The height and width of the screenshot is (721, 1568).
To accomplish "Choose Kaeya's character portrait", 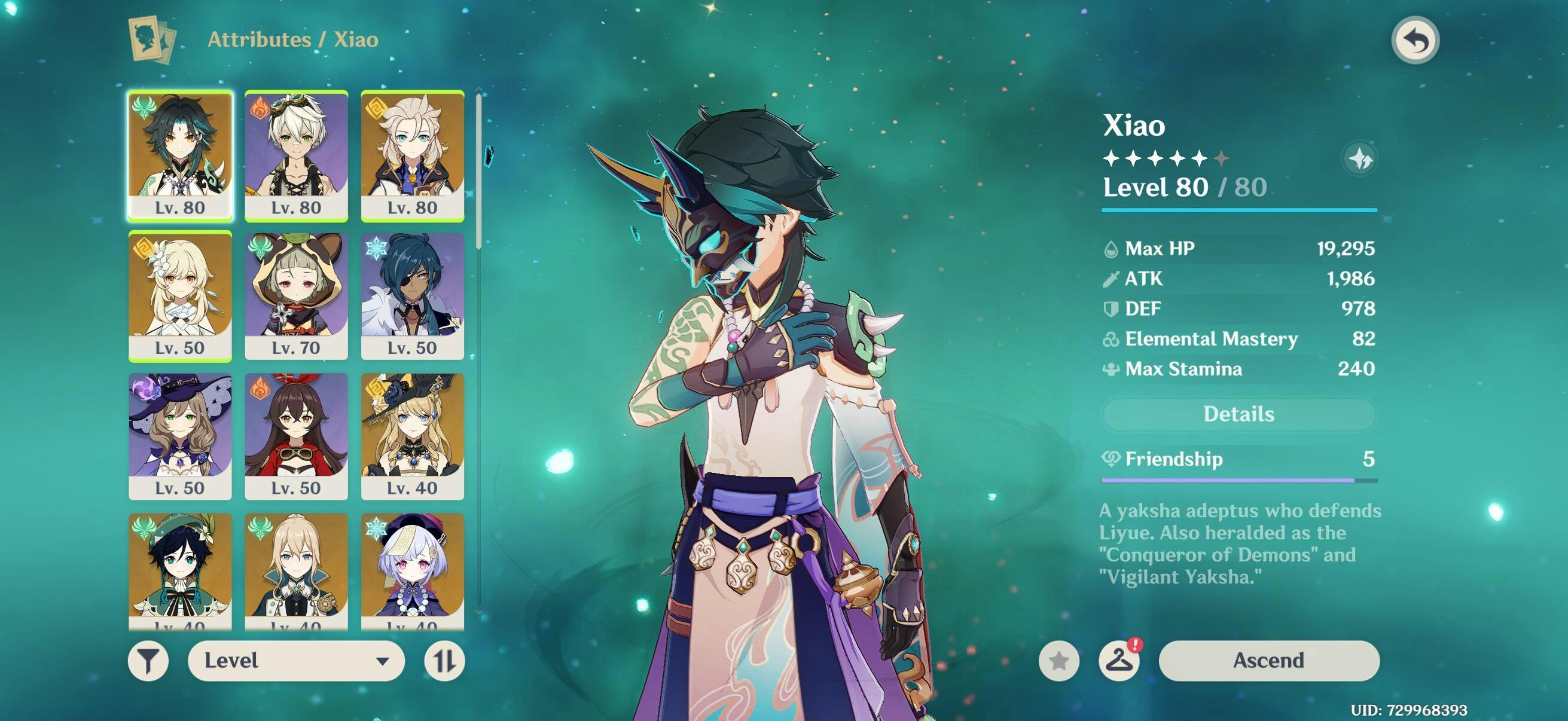I will [x=412, y=296].
